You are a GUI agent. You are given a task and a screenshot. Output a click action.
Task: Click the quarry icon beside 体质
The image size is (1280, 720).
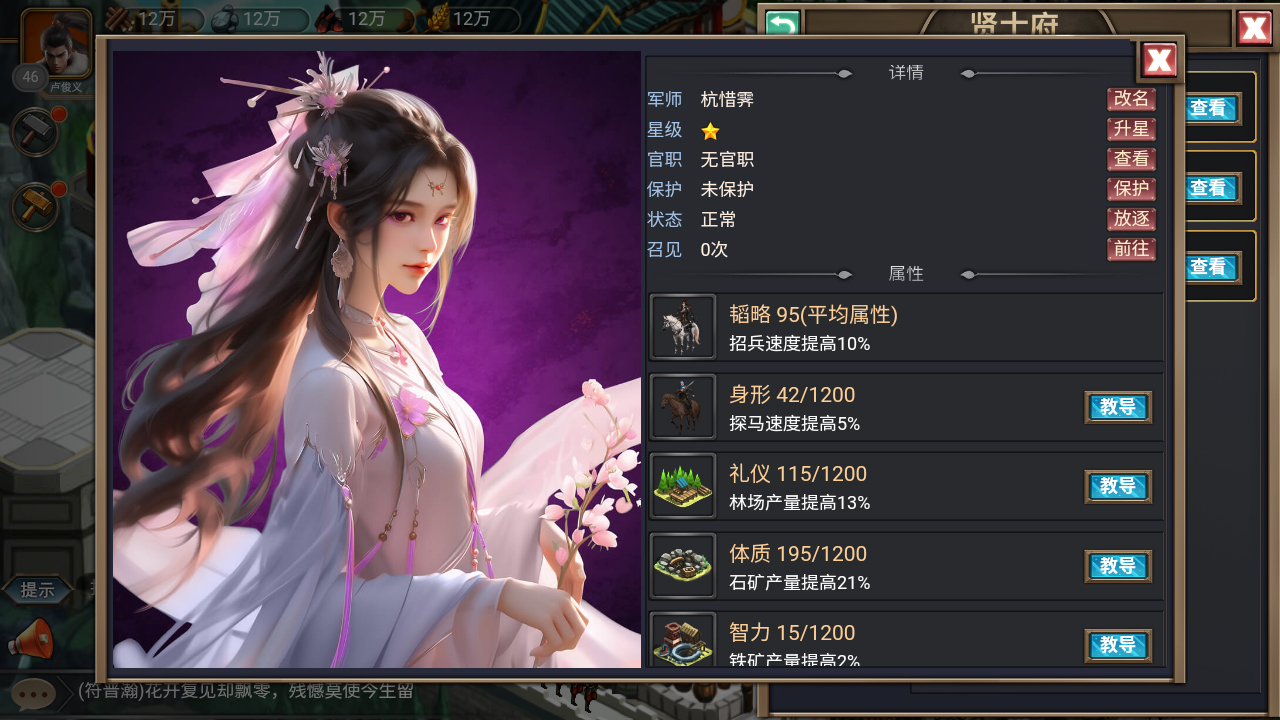coord(683,566)
